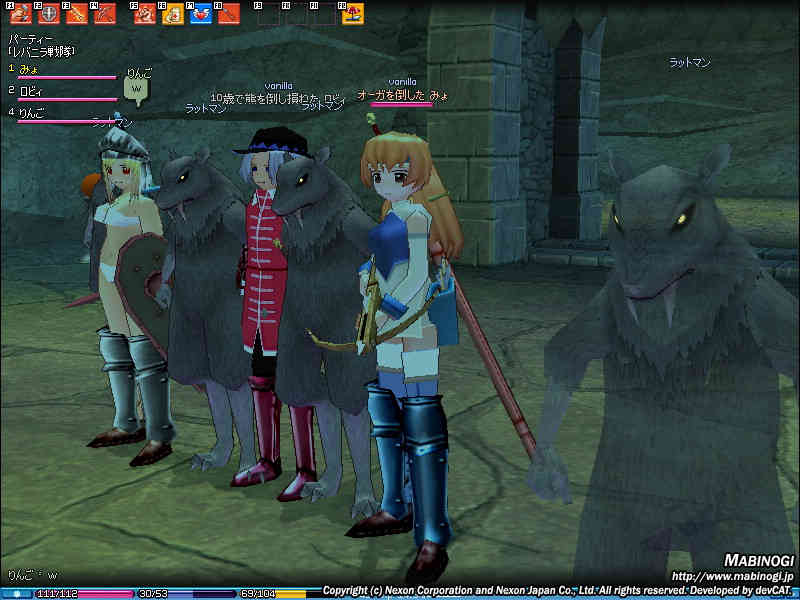Viewport: 800px width, 600px height.
Task: Select party member りんご in the party list
Action: [x=32, y=112]
